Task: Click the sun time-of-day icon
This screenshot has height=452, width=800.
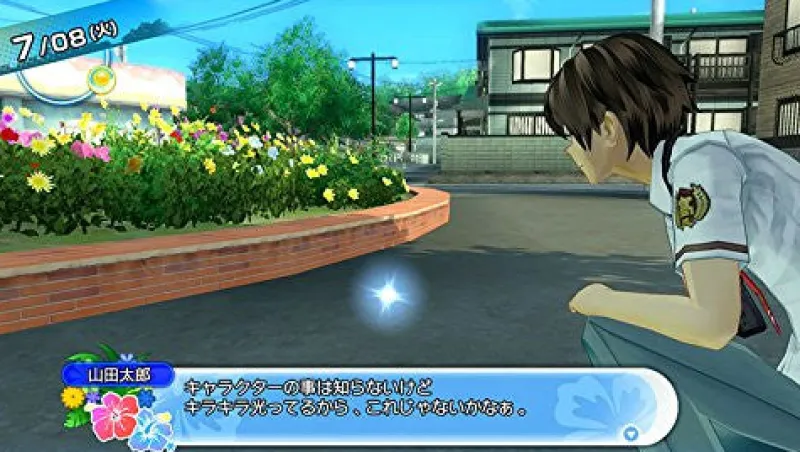Action: point(100,77)
